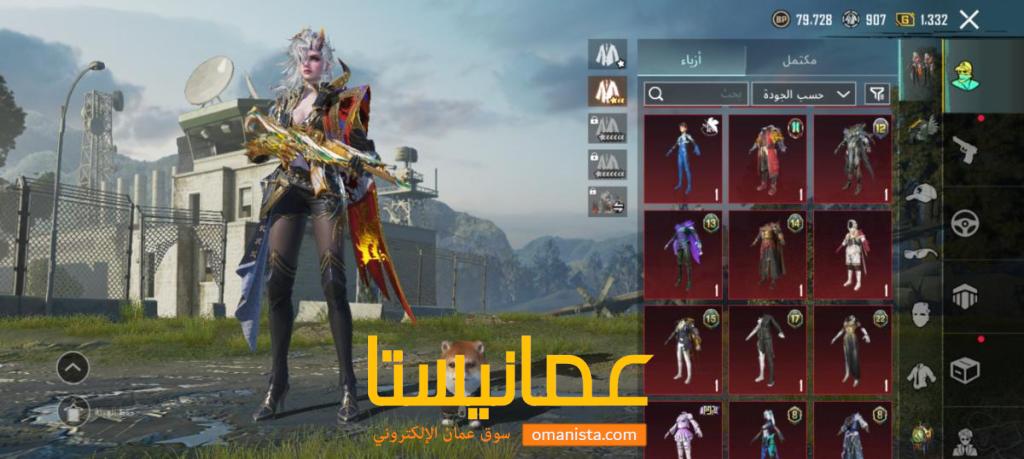Viewport: 1024px width, 459px height.
Task: Select the first outfit preset jacket icon
Action: pyautogui.click(x=607, y=54)
